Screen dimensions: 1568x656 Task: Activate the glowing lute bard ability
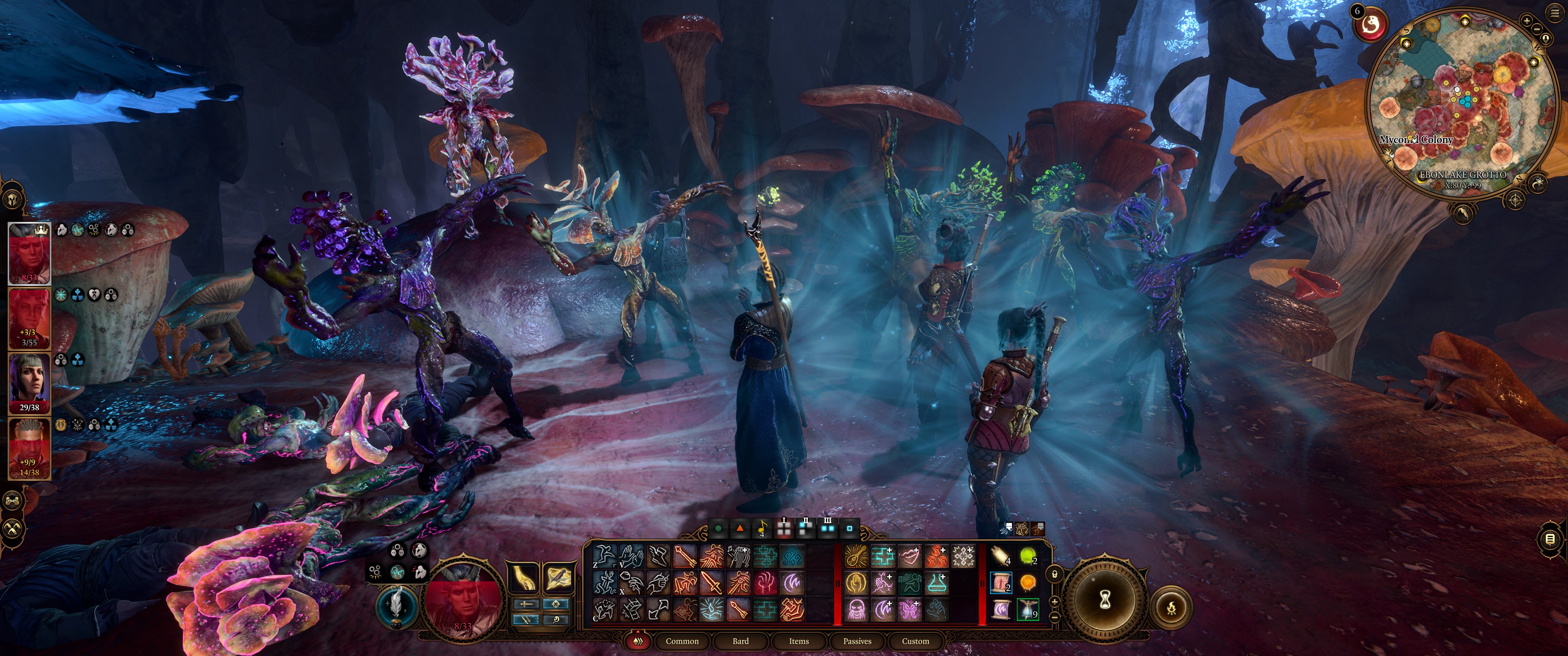(856, 556)
